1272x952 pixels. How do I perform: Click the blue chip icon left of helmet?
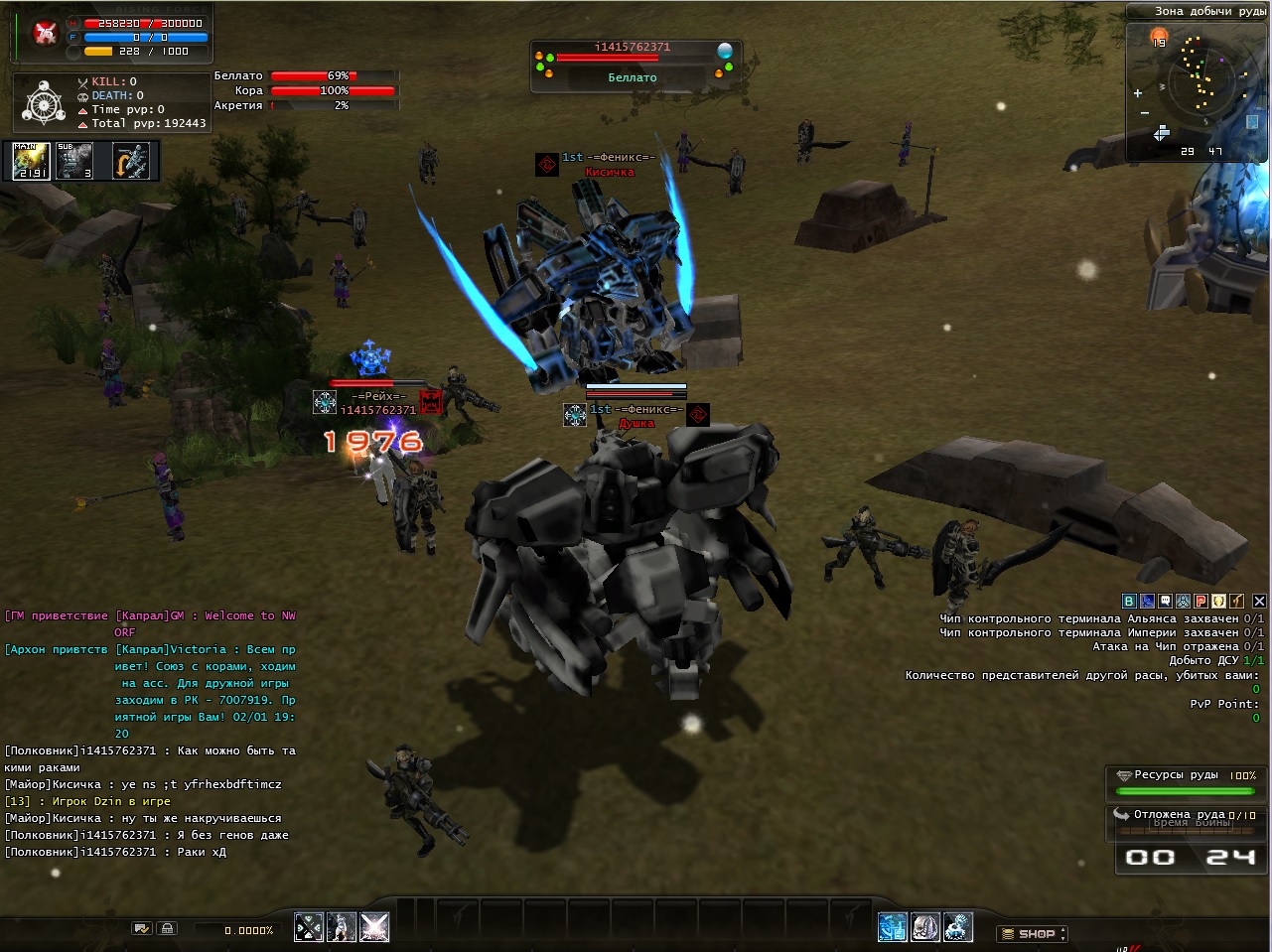893,927
